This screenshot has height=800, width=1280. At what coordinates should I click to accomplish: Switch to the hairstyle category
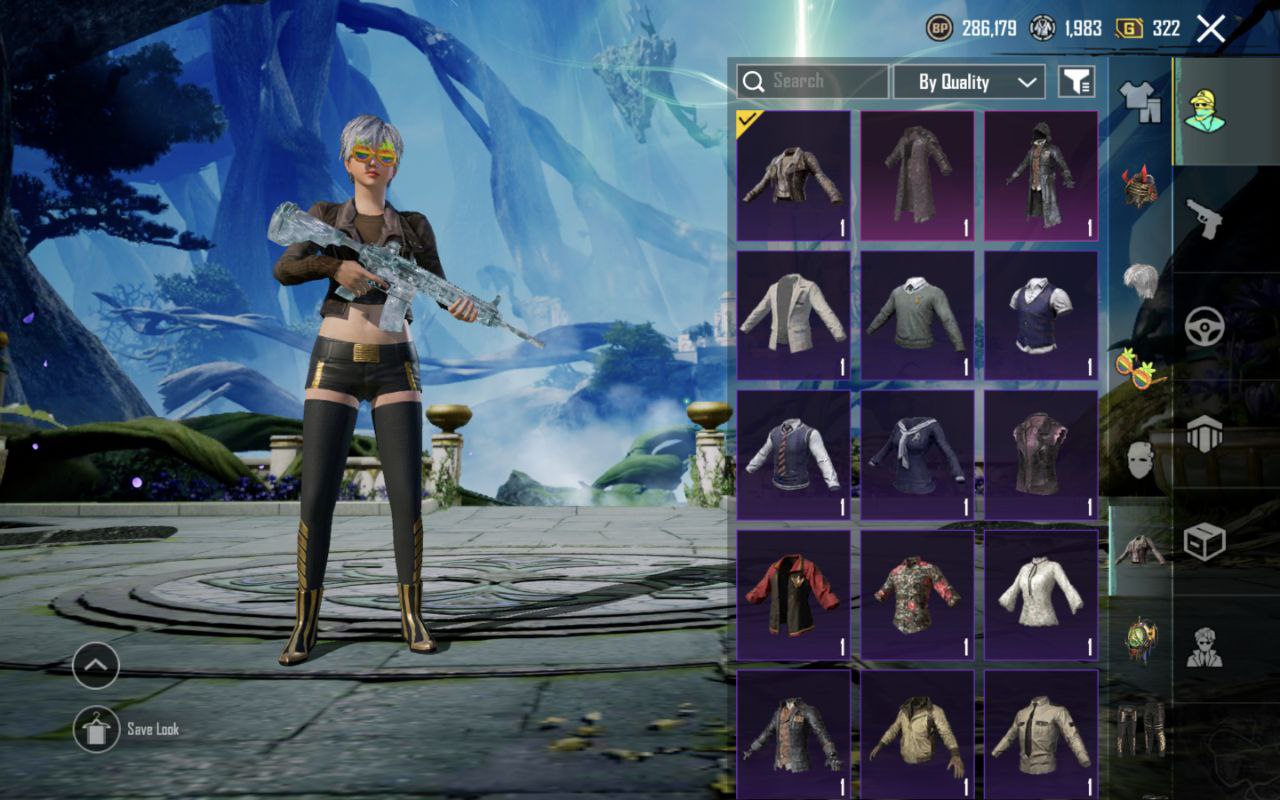(1139, 279)
